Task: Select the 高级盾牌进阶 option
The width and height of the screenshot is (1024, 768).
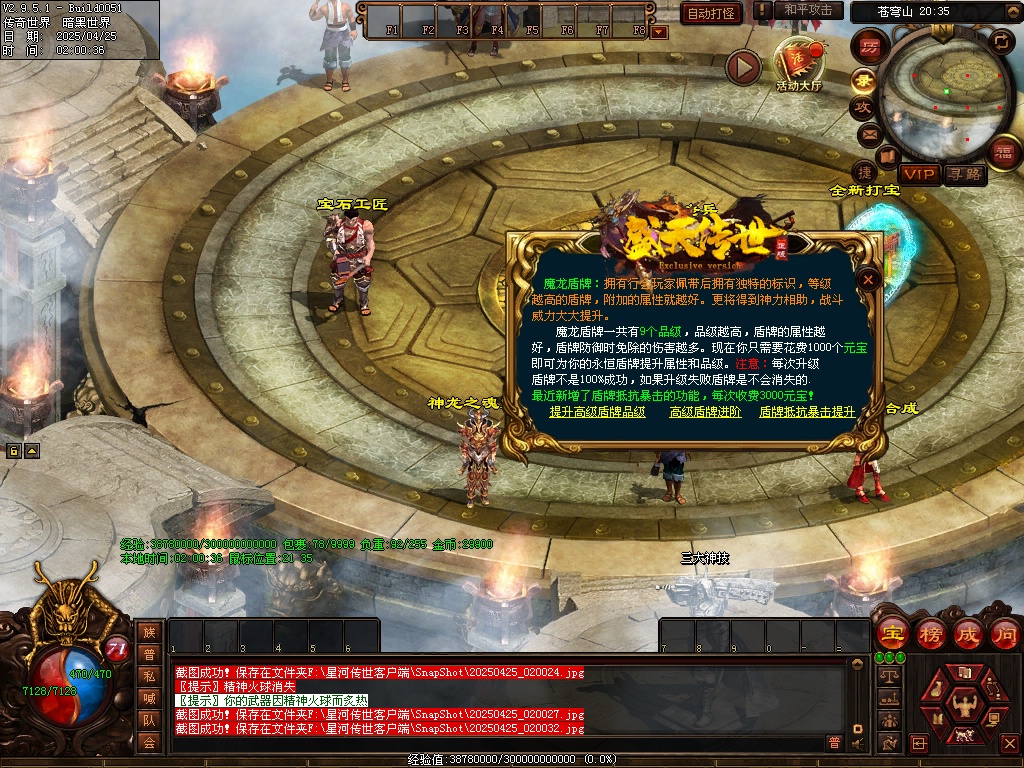Action: click(705, 412)
